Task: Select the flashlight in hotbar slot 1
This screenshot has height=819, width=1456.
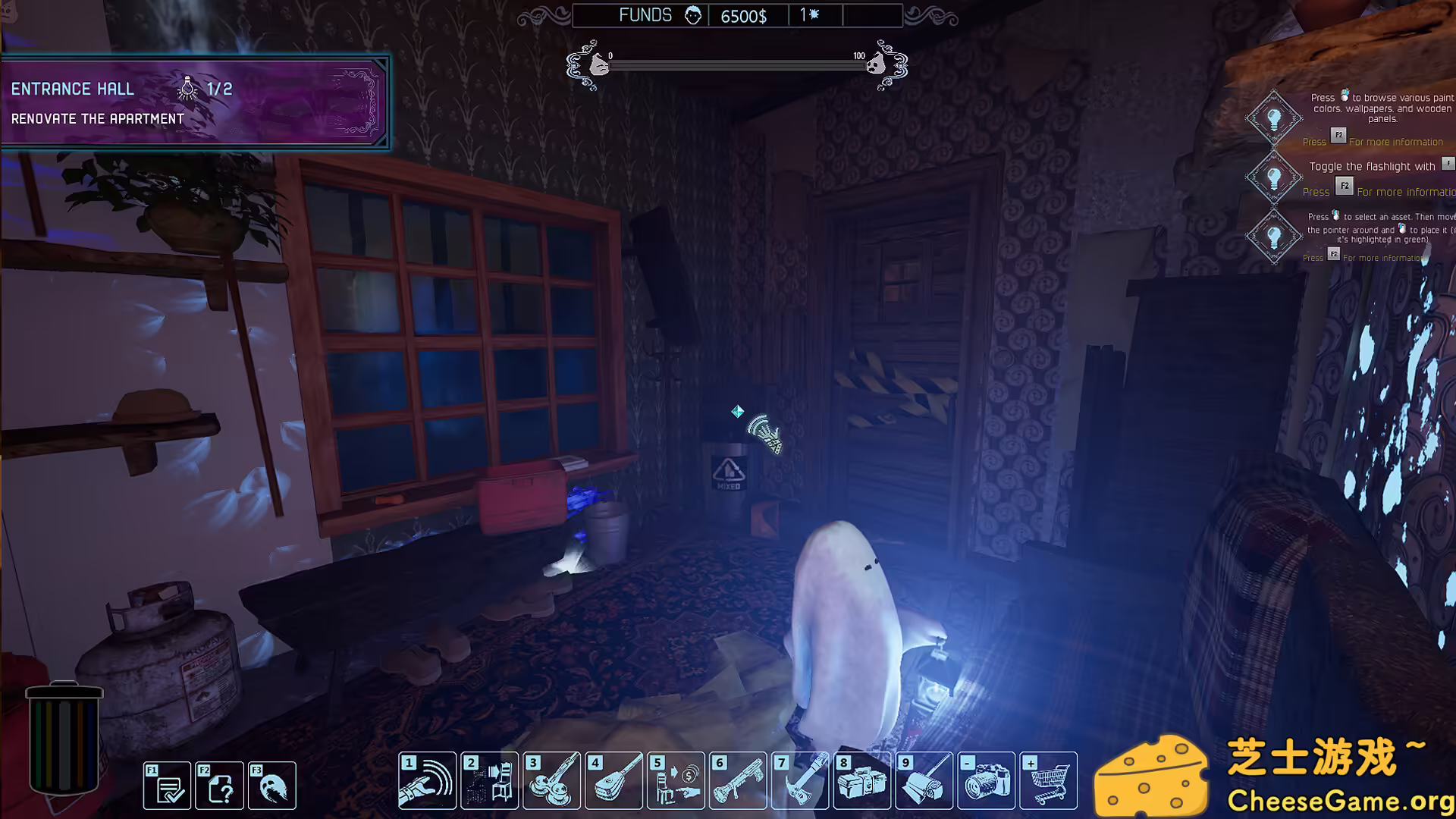Action: [x=428, y=781]
